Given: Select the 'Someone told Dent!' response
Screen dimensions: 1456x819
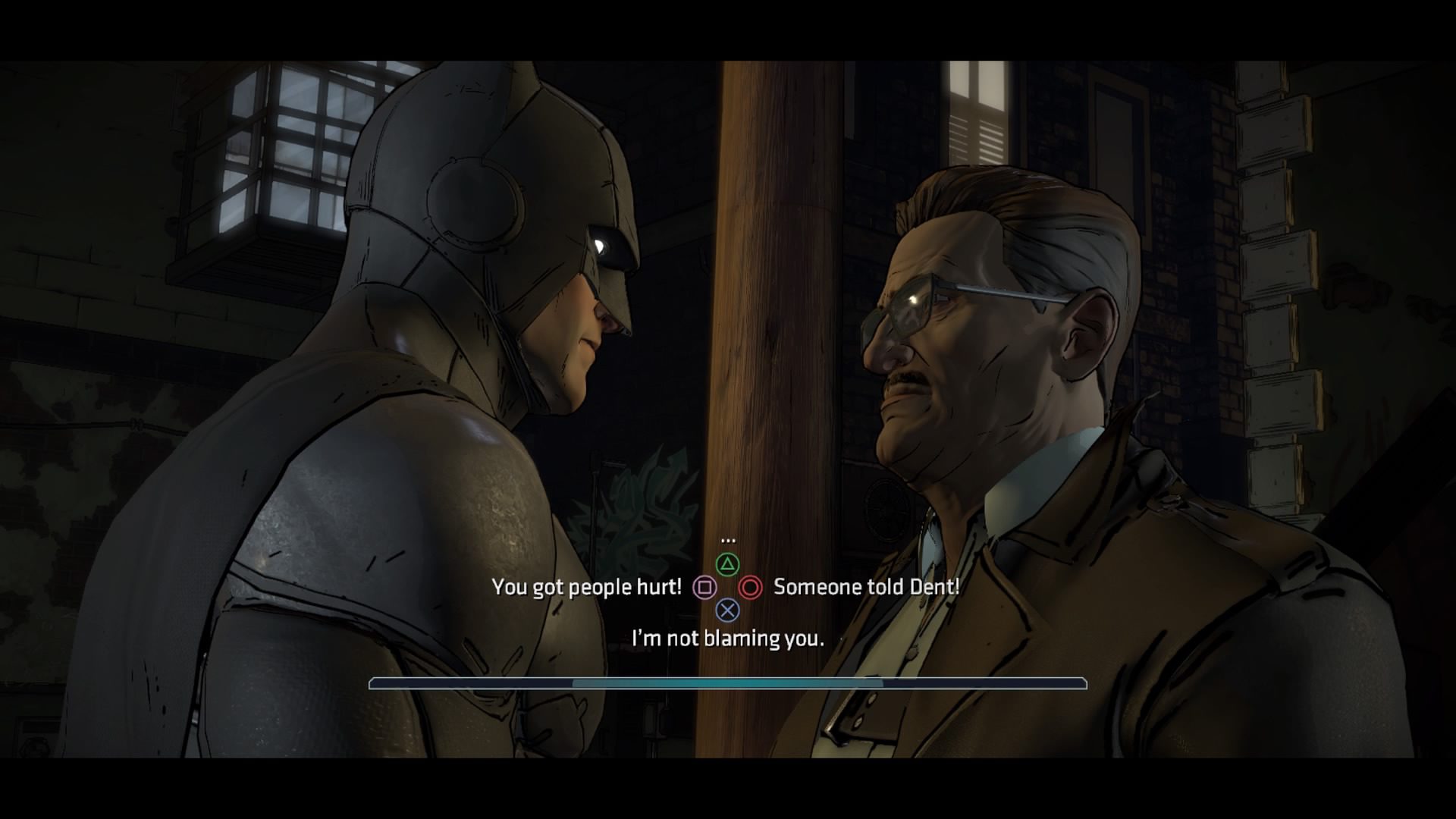Looking at the screenshot, I should click(x=864, y=586).
